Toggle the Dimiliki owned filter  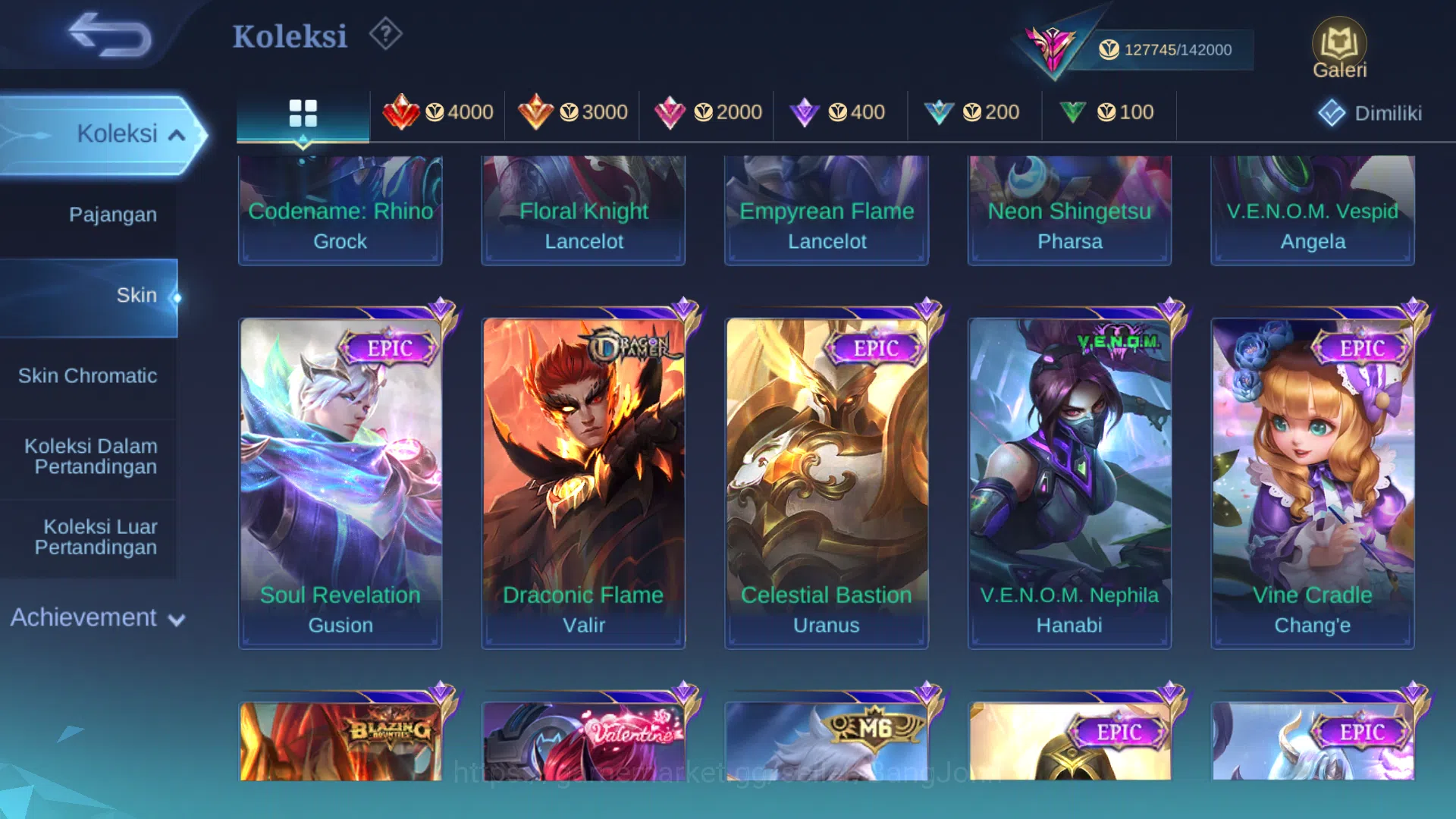(x=1369, y=112)
